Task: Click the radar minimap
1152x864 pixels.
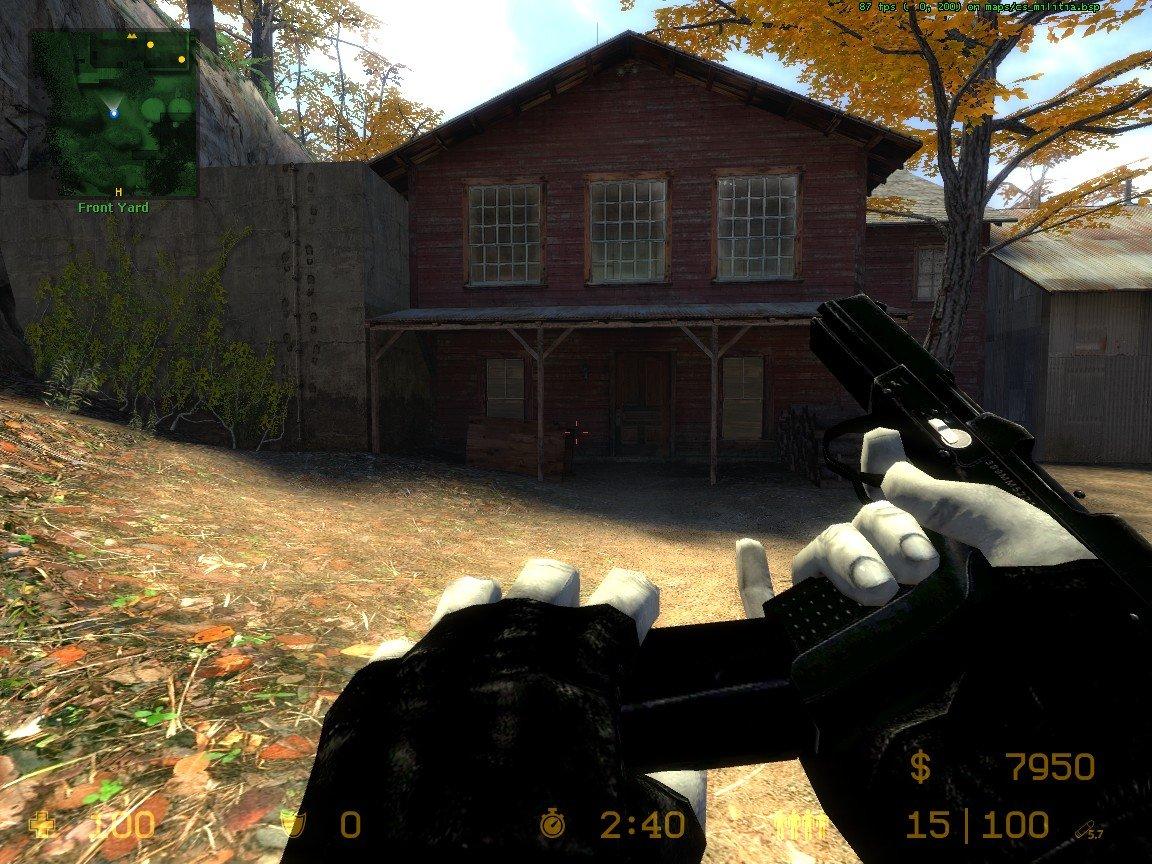Action: [x=113, y=113]
